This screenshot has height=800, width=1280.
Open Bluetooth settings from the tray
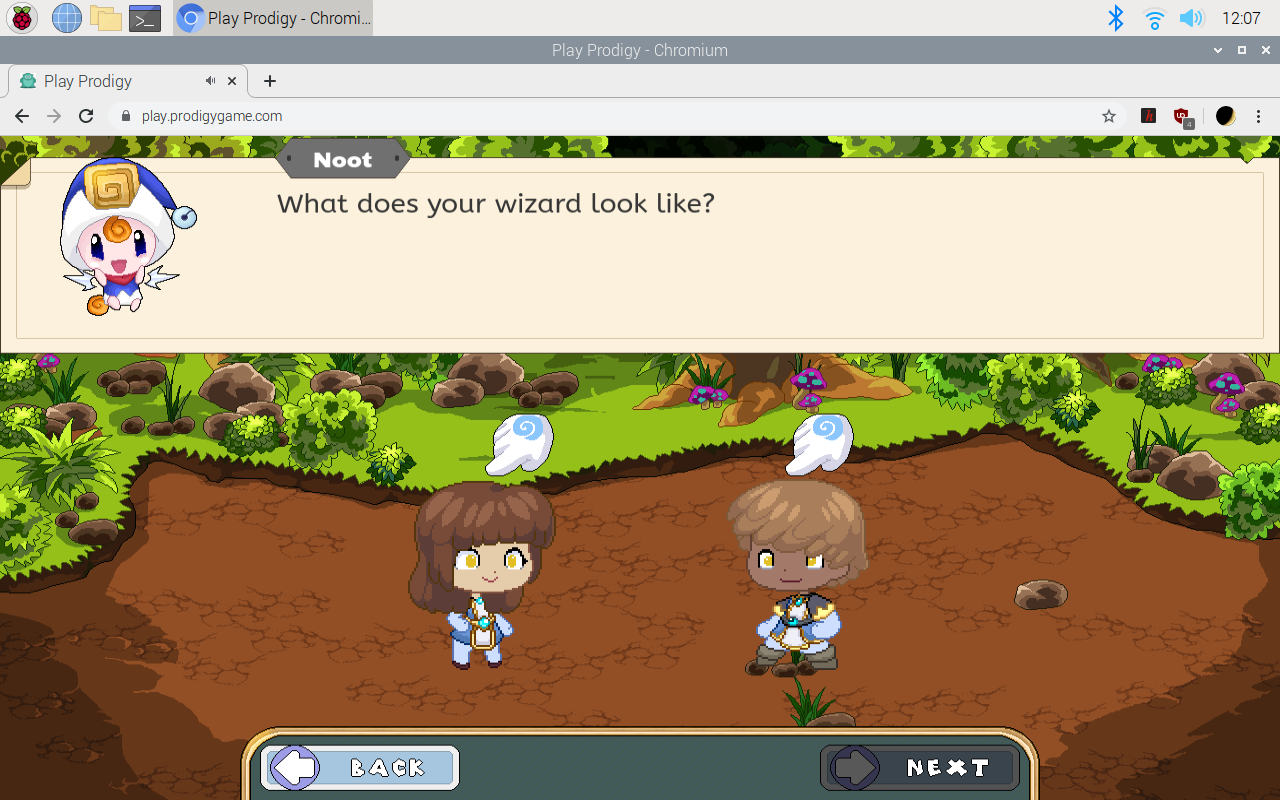click(x=1115, y=17)
